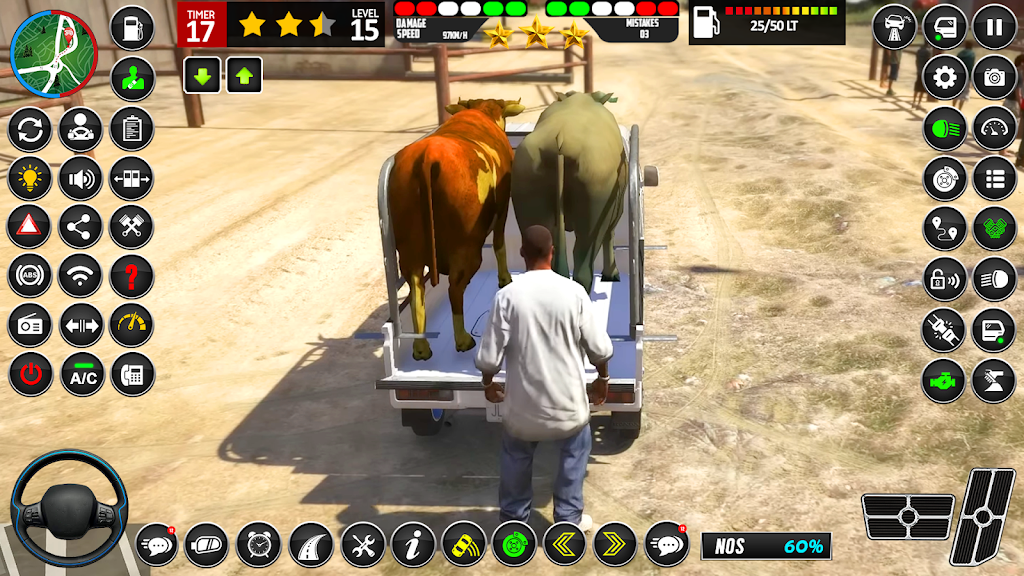Open the info button on the bottom bar
Screen dimensions: 1024x576
(x=413, y=545)
